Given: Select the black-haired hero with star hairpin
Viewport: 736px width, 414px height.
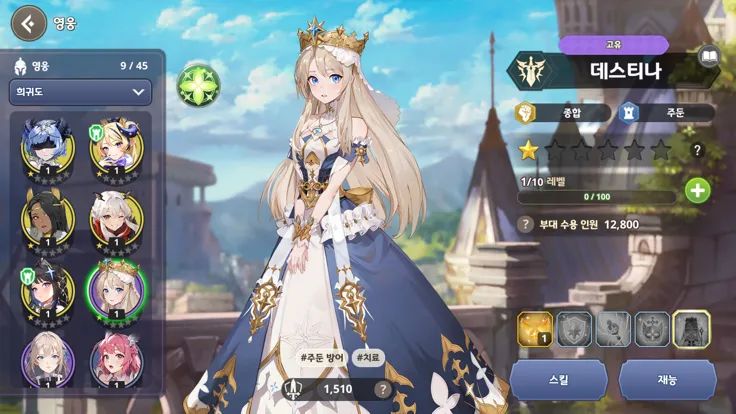Looking at the screenshot, I should click(x=44, y=287).
